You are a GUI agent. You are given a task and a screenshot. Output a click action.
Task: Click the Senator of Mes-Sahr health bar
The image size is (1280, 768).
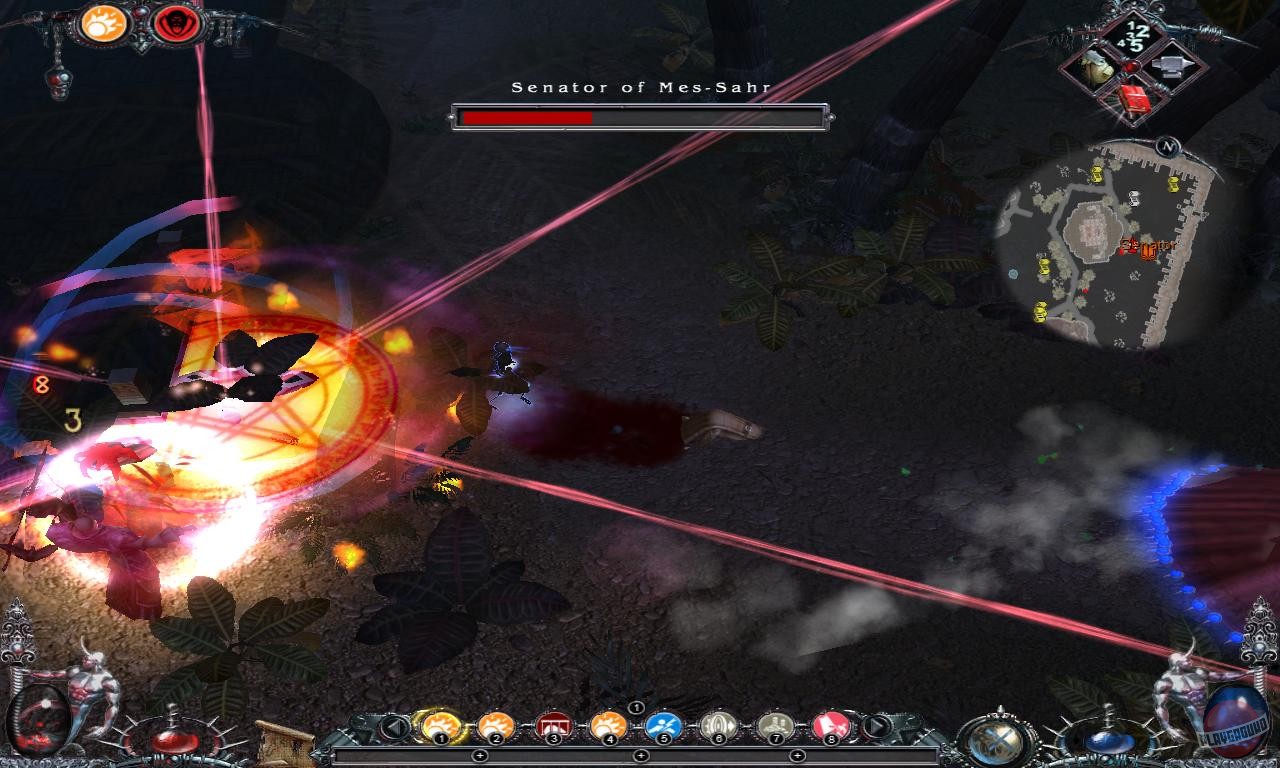click(640, 116)
